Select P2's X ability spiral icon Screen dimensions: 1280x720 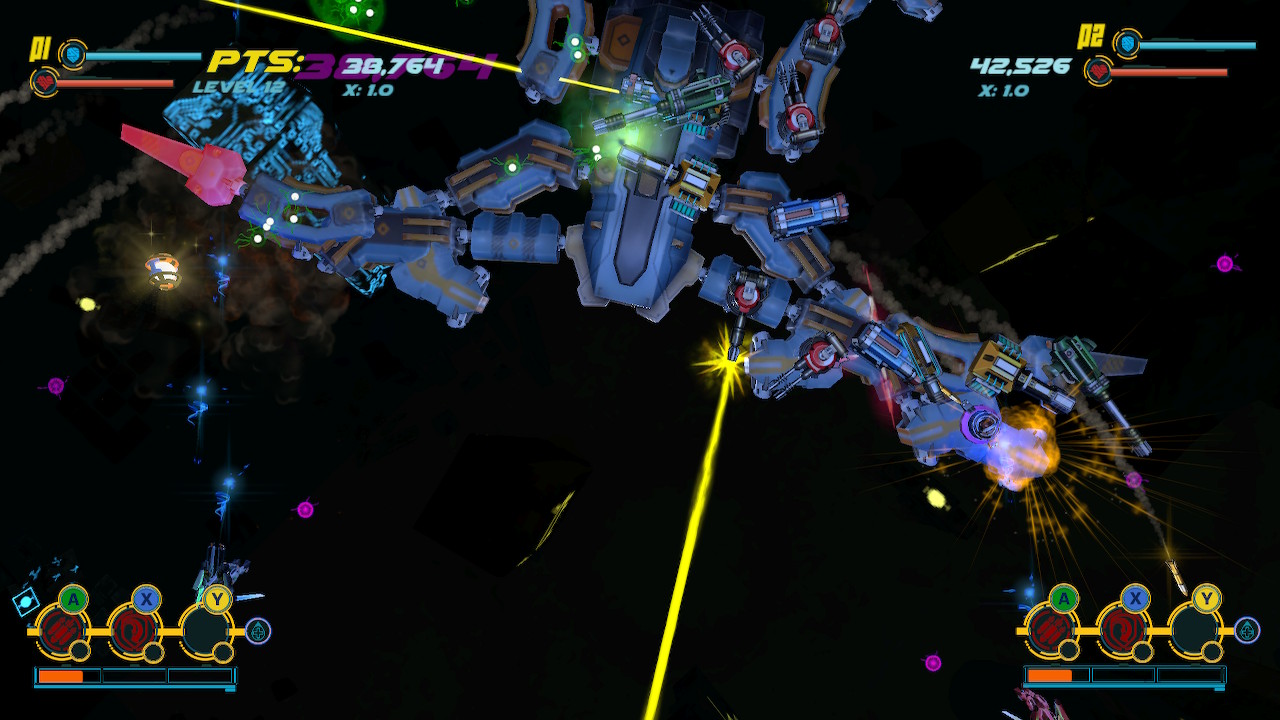point(1124,631)
